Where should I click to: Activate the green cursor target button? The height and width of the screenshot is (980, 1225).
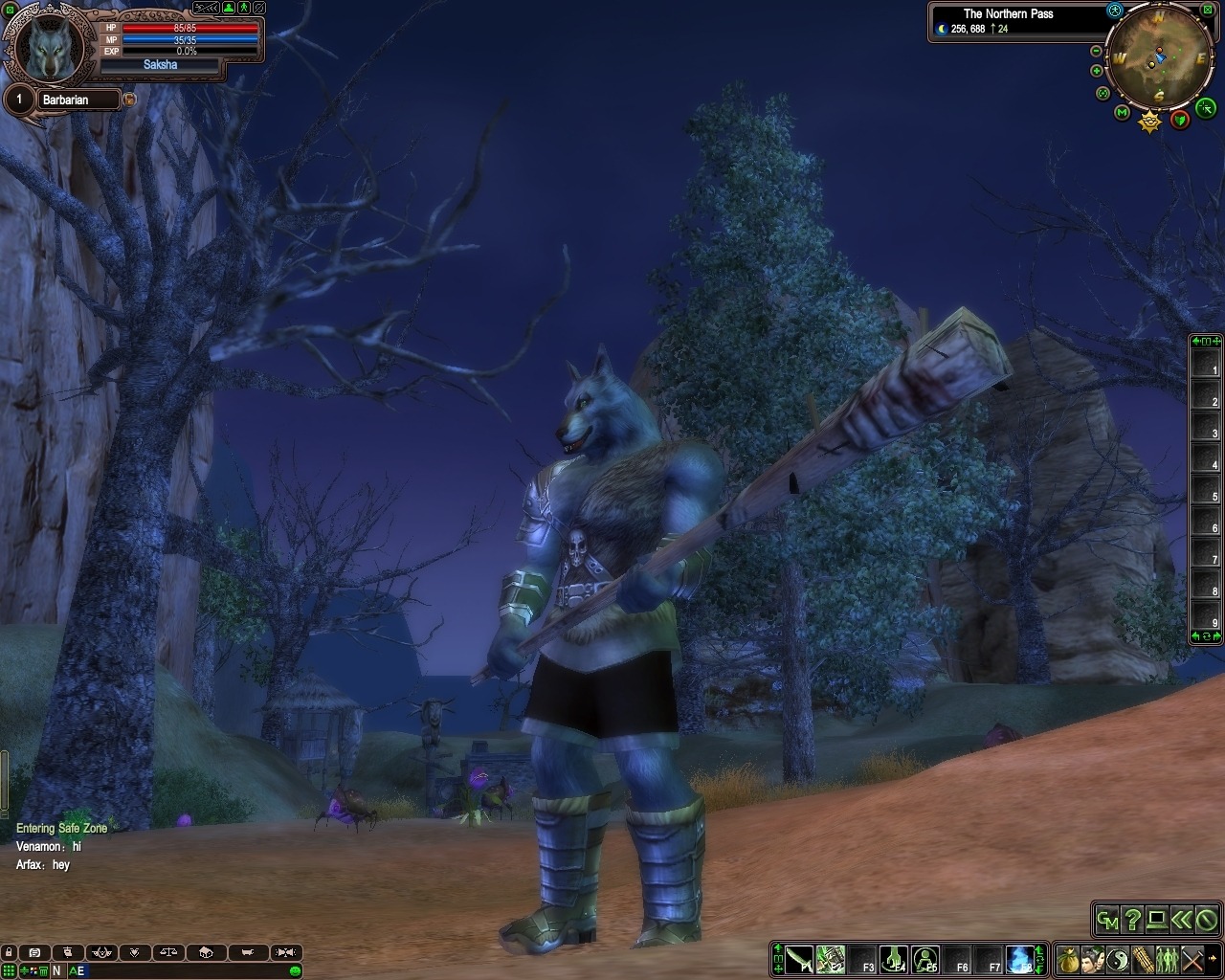click(x=1206, y=107)
